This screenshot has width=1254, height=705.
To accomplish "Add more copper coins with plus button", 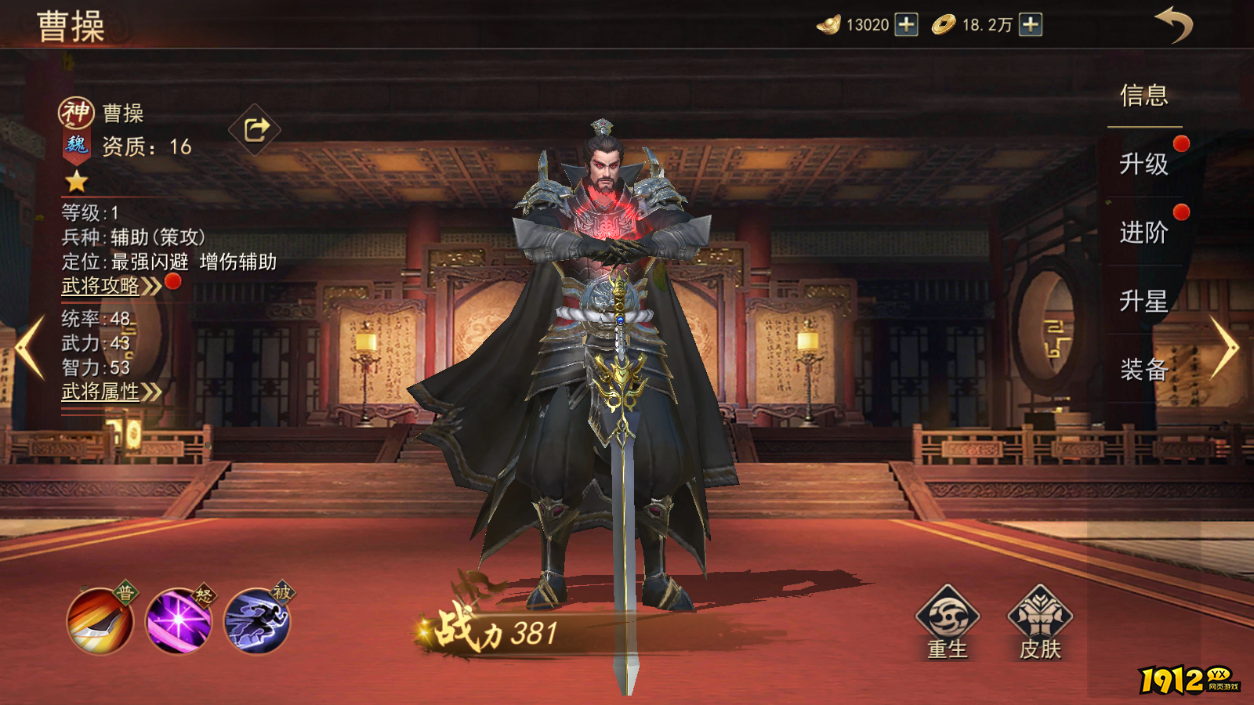I will click(1031, 25).
